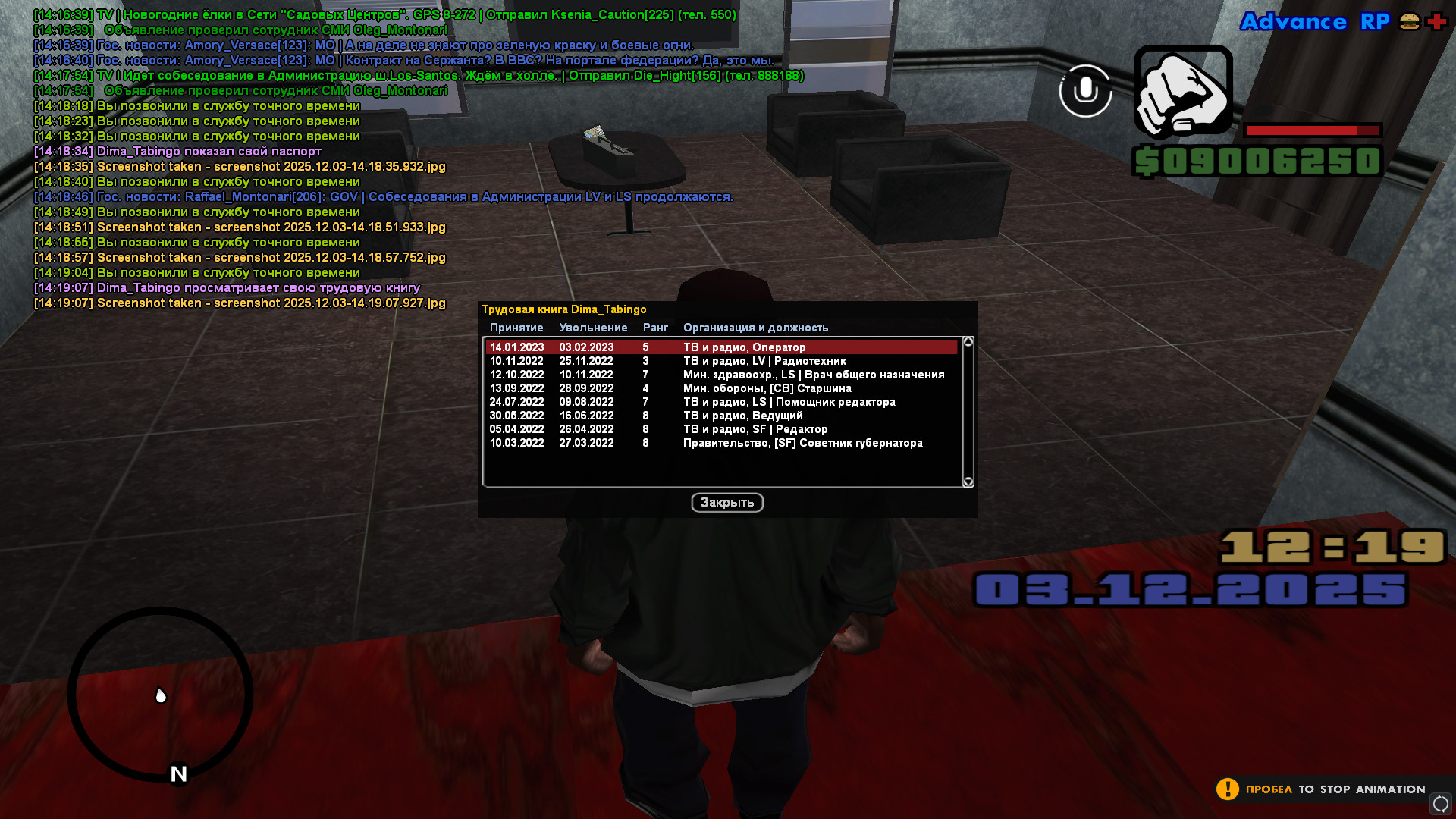Toggle the voice chat microphone icon
The width and height of the screenshot is (1456, 819).
click(x=1085, y=90)
